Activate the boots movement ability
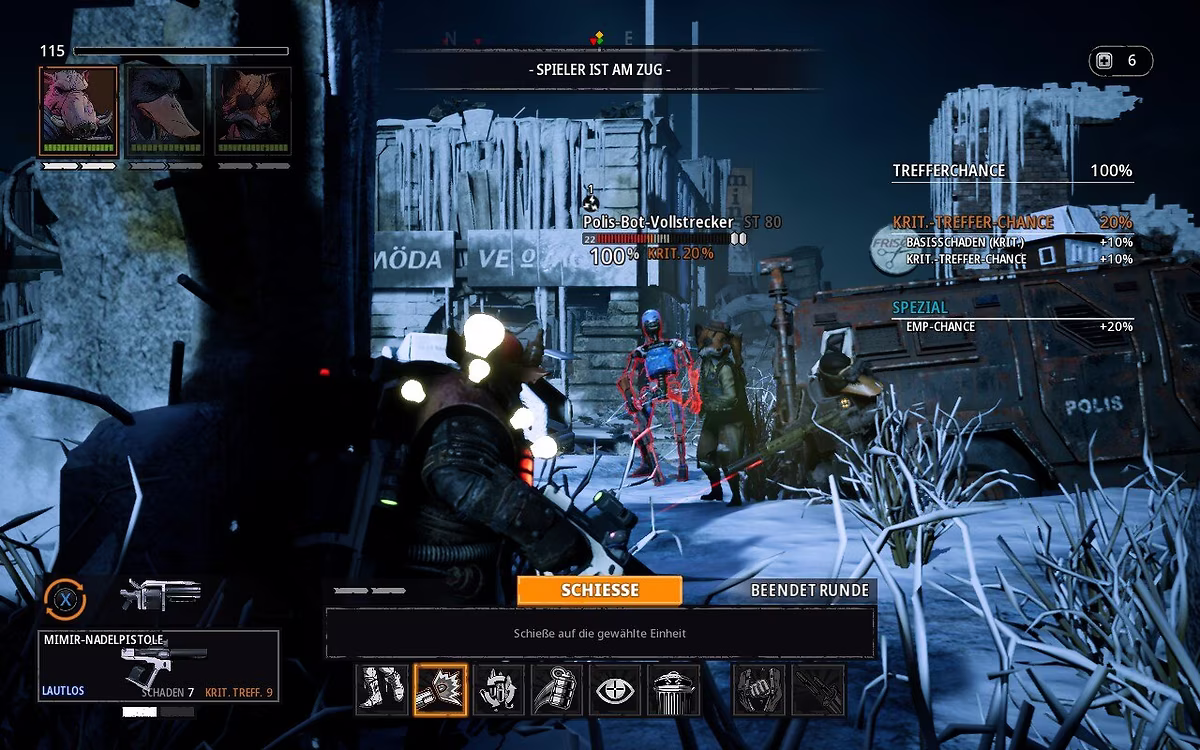 (382, 690)
